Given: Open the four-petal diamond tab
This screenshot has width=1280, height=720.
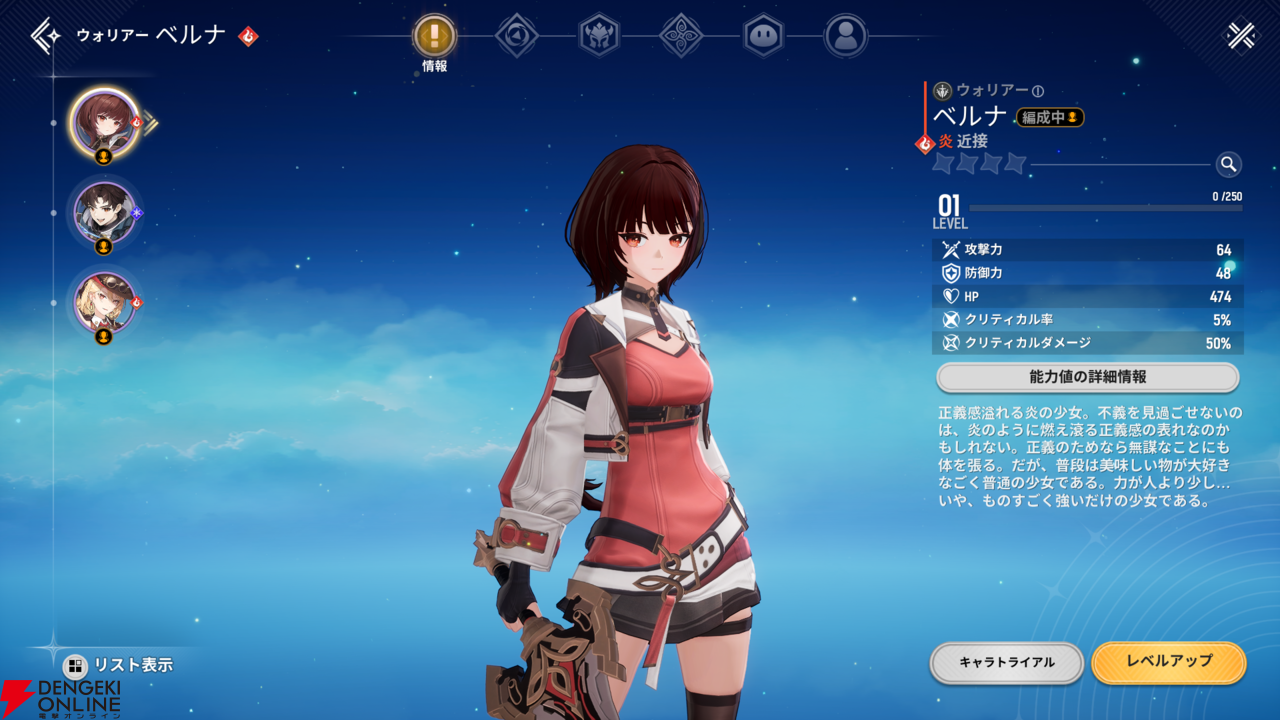Looking at the screenshot, I should pyautogui.click(x=681, y=37).
